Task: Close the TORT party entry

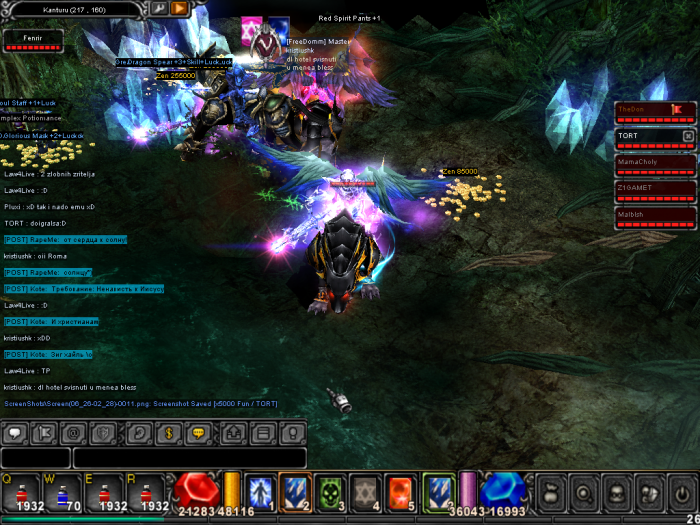Action: (x=687, y=135)
